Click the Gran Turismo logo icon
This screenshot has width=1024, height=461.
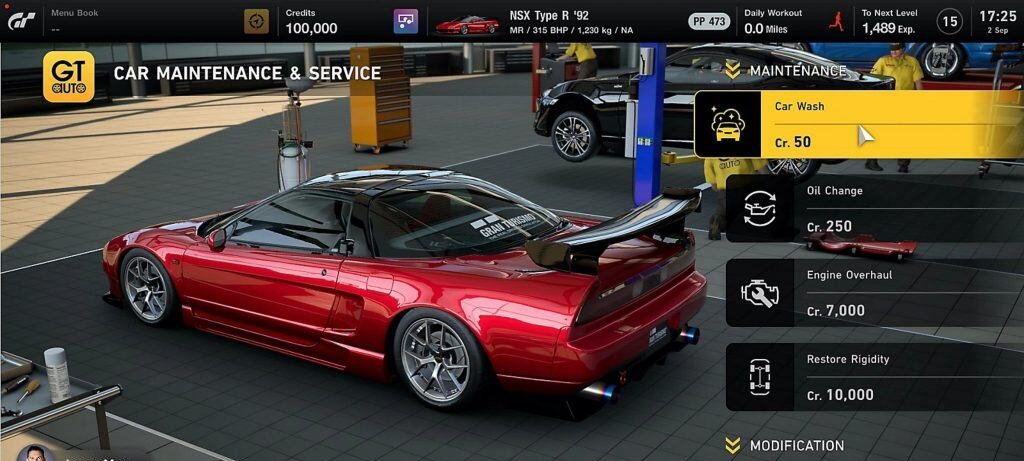(22, 20)
